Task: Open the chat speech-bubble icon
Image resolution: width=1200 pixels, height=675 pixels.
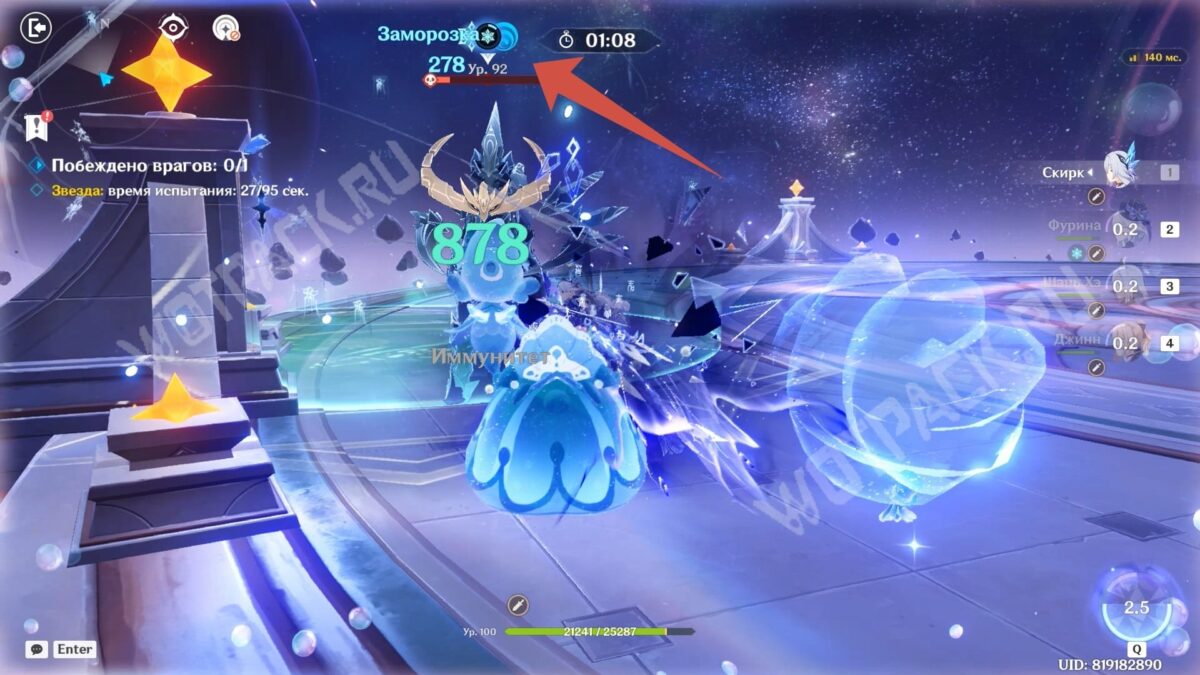Action: pos(37,649)
